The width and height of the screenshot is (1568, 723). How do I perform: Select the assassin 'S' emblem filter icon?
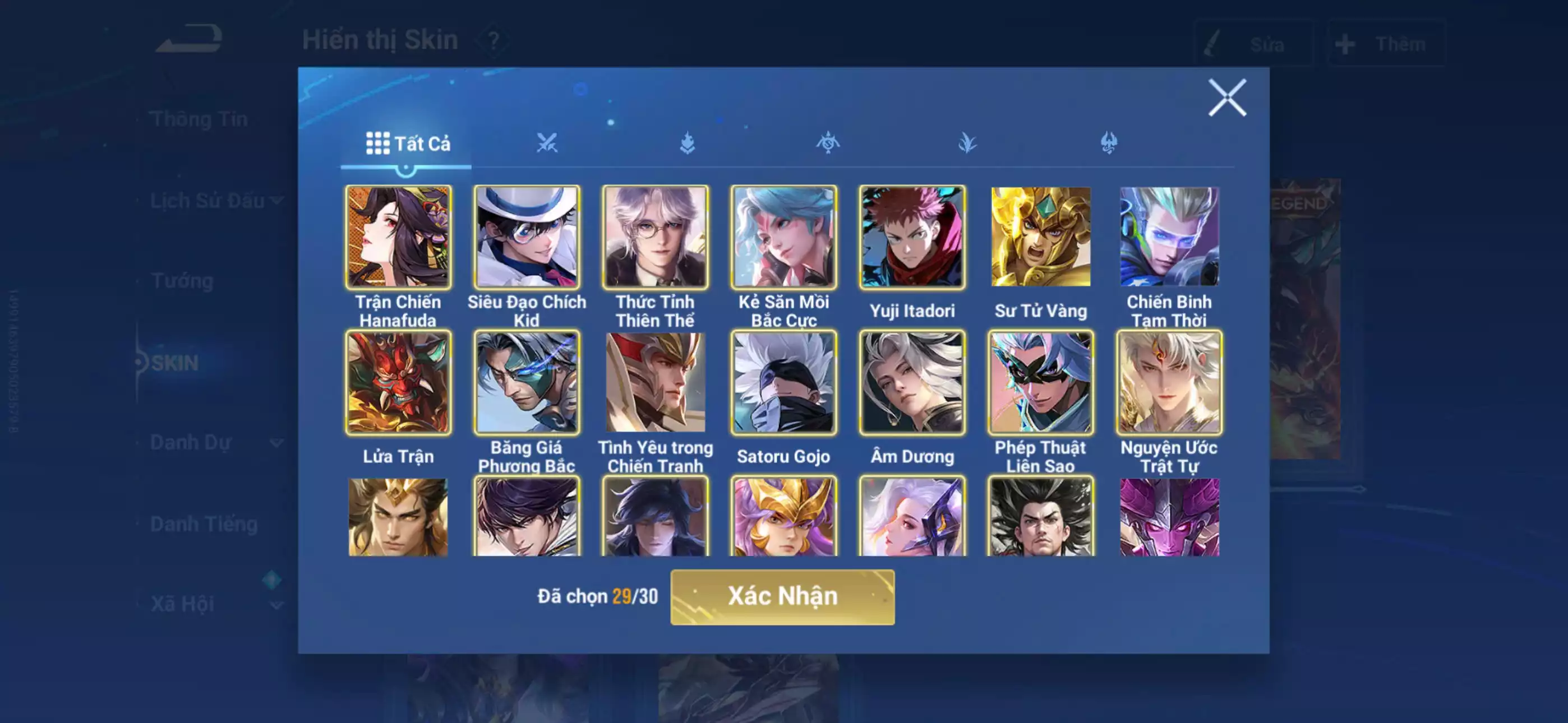click(828, 142)
